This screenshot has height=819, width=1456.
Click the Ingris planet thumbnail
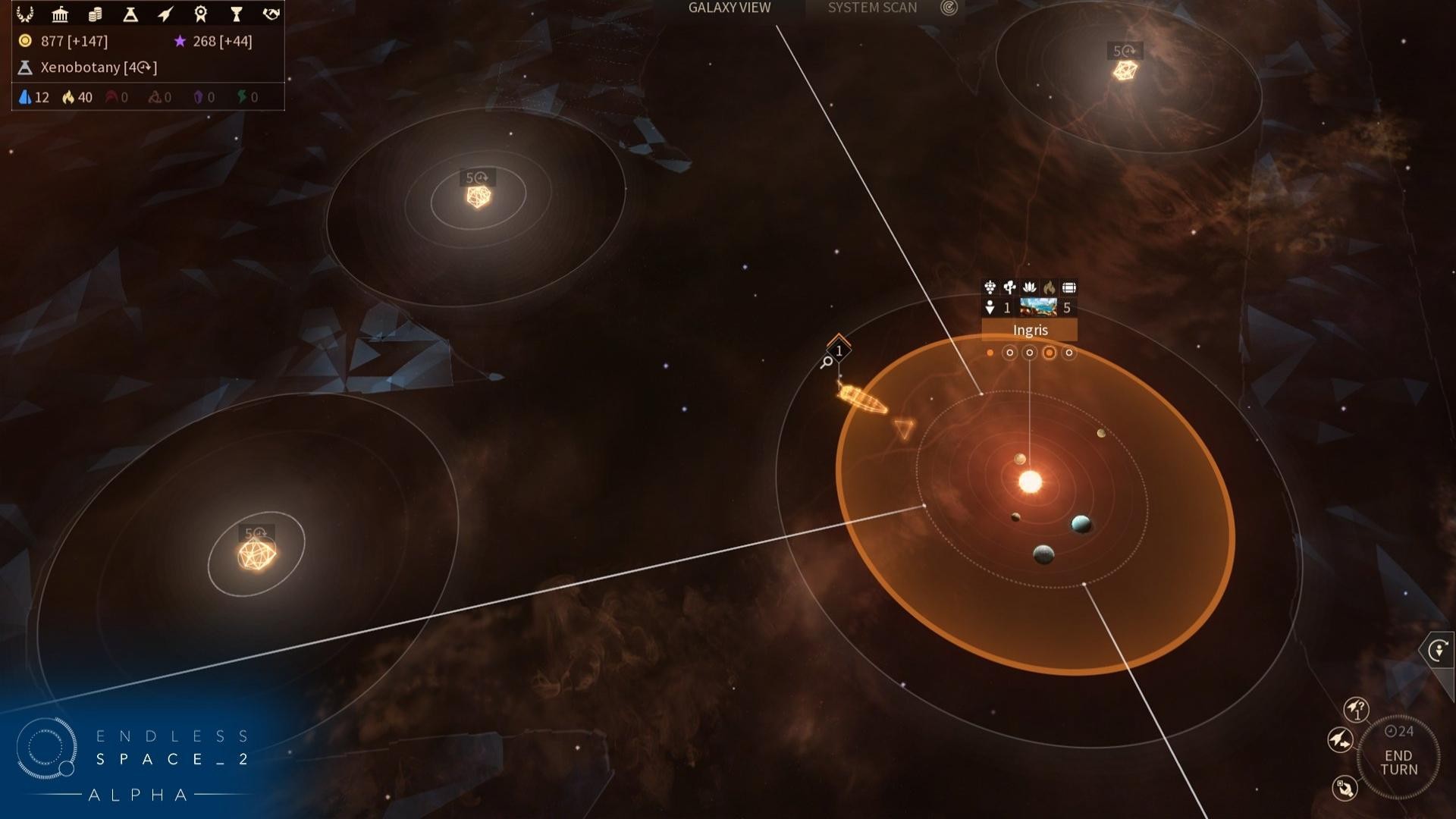(1037, 307)
